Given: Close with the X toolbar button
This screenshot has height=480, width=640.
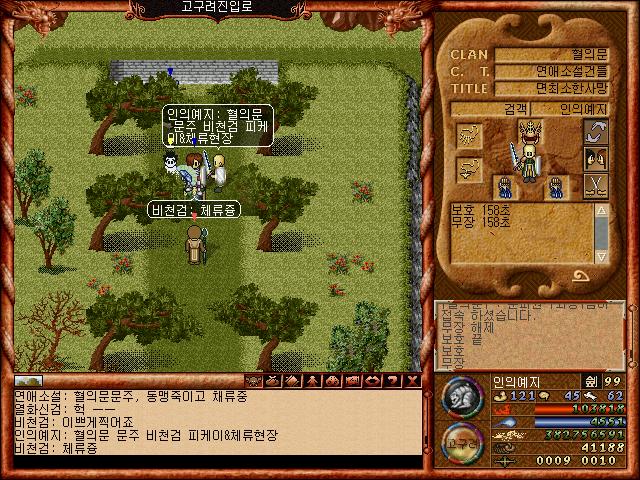Looking at the screenshot, I should point(414,381).
